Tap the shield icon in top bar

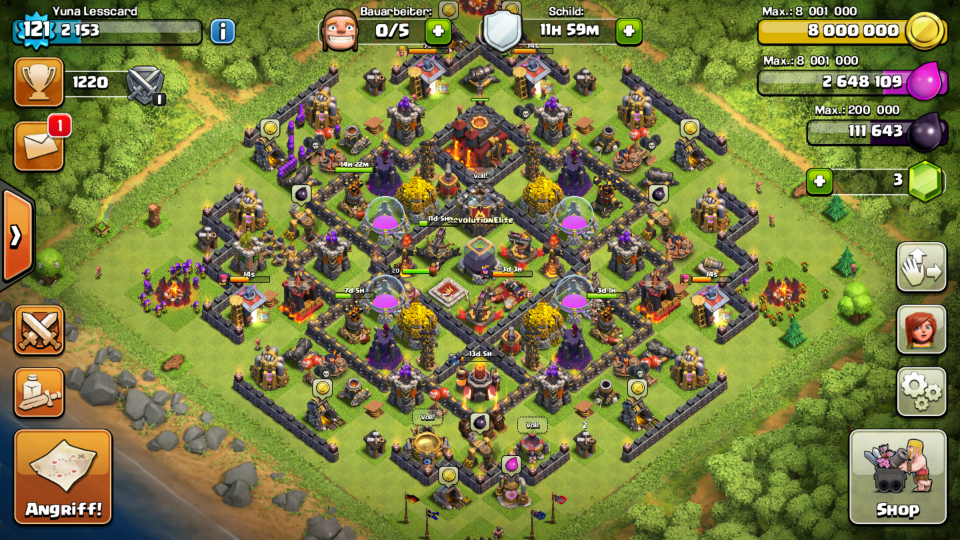pos(502,31)
